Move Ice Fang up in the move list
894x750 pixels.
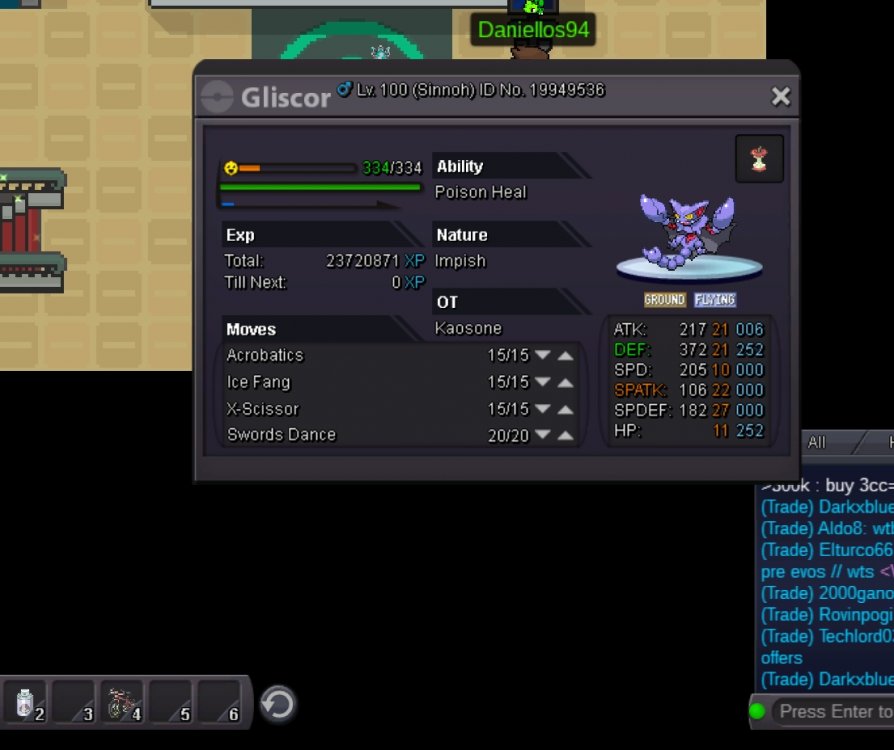(x=566, y=382)
